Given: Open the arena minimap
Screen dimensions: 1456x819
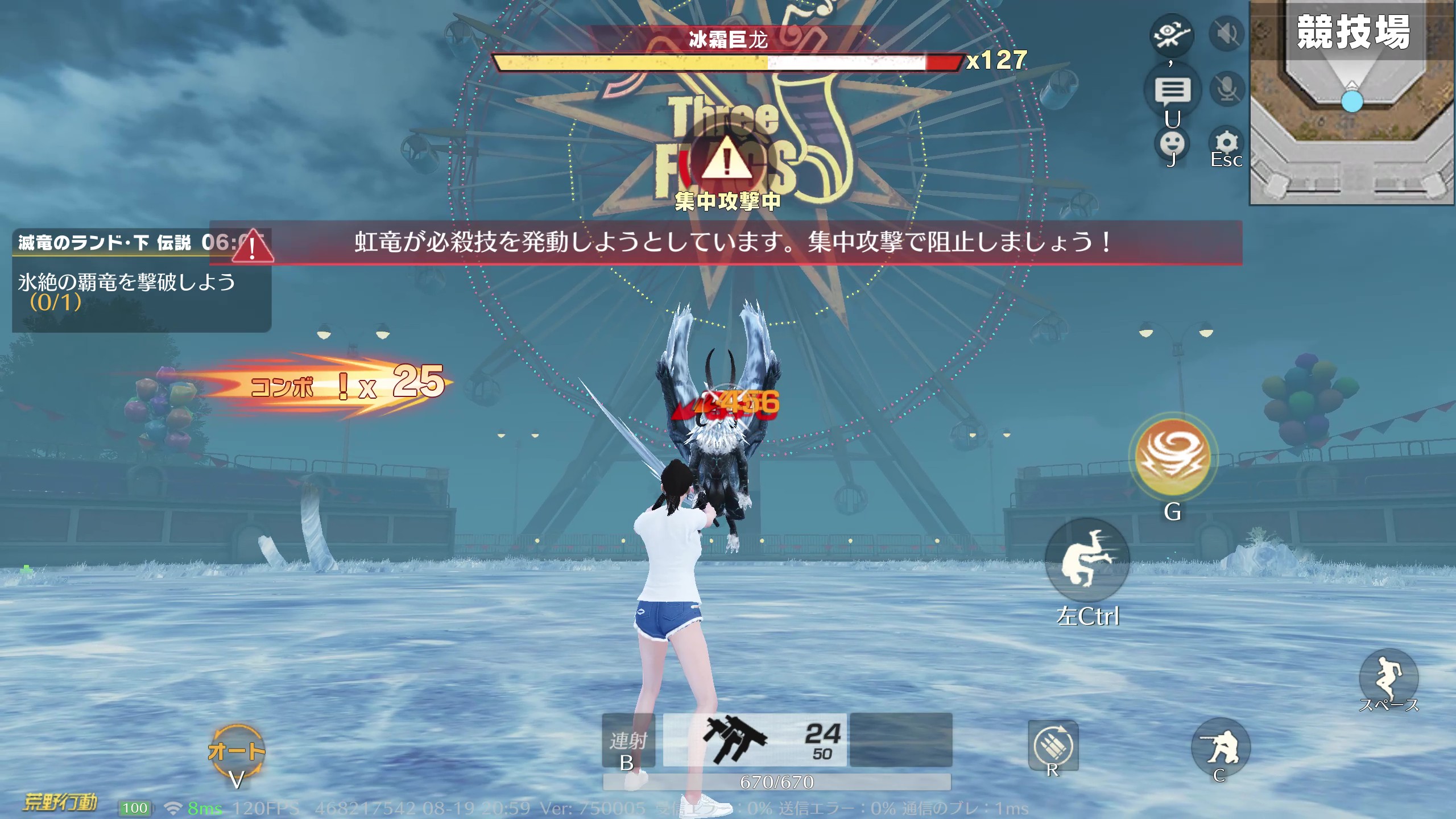Looking at the screenshot, I should pos(1352,104).
